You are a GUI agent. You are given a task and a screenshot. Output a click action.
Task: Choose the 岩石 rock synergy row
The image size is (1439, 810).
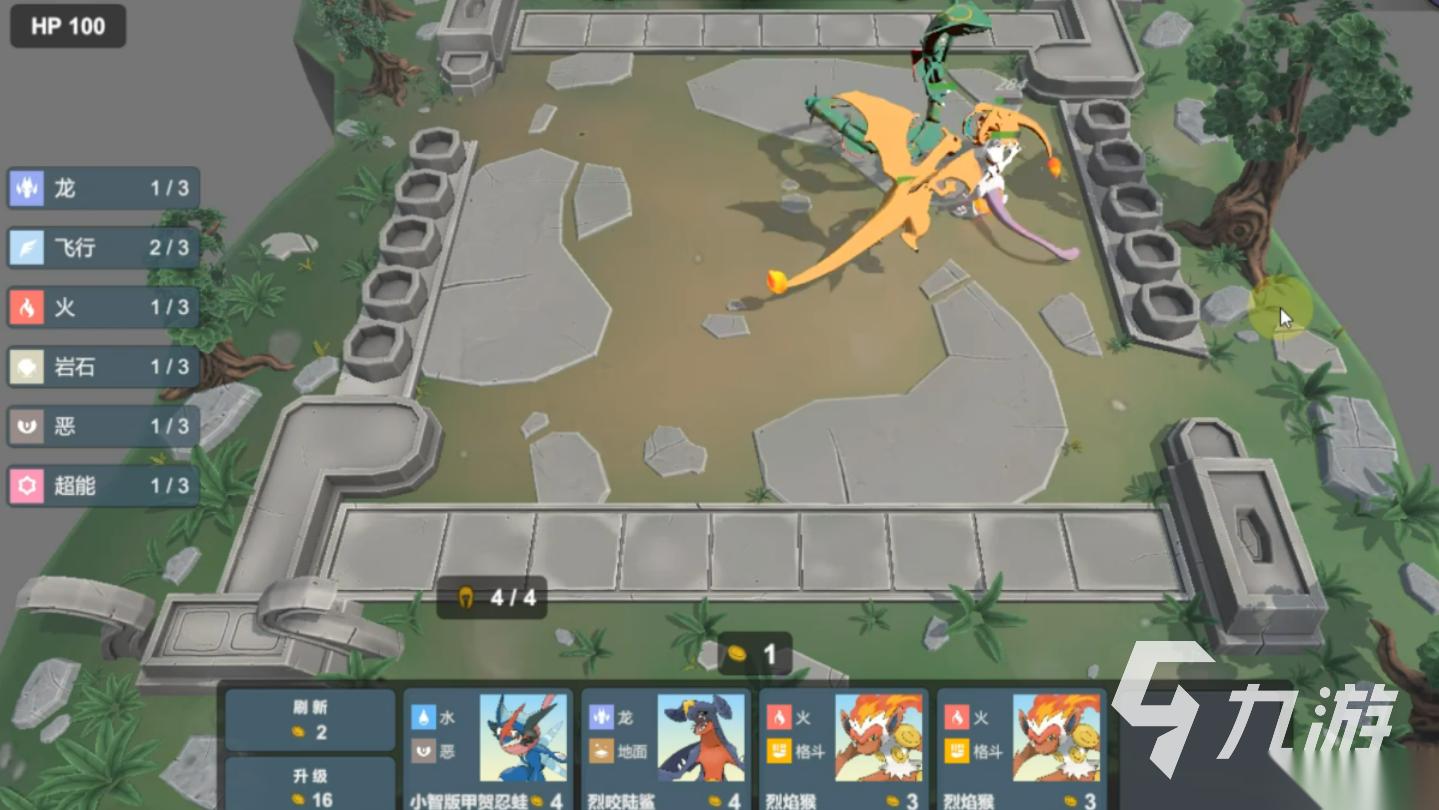[104, 367]
